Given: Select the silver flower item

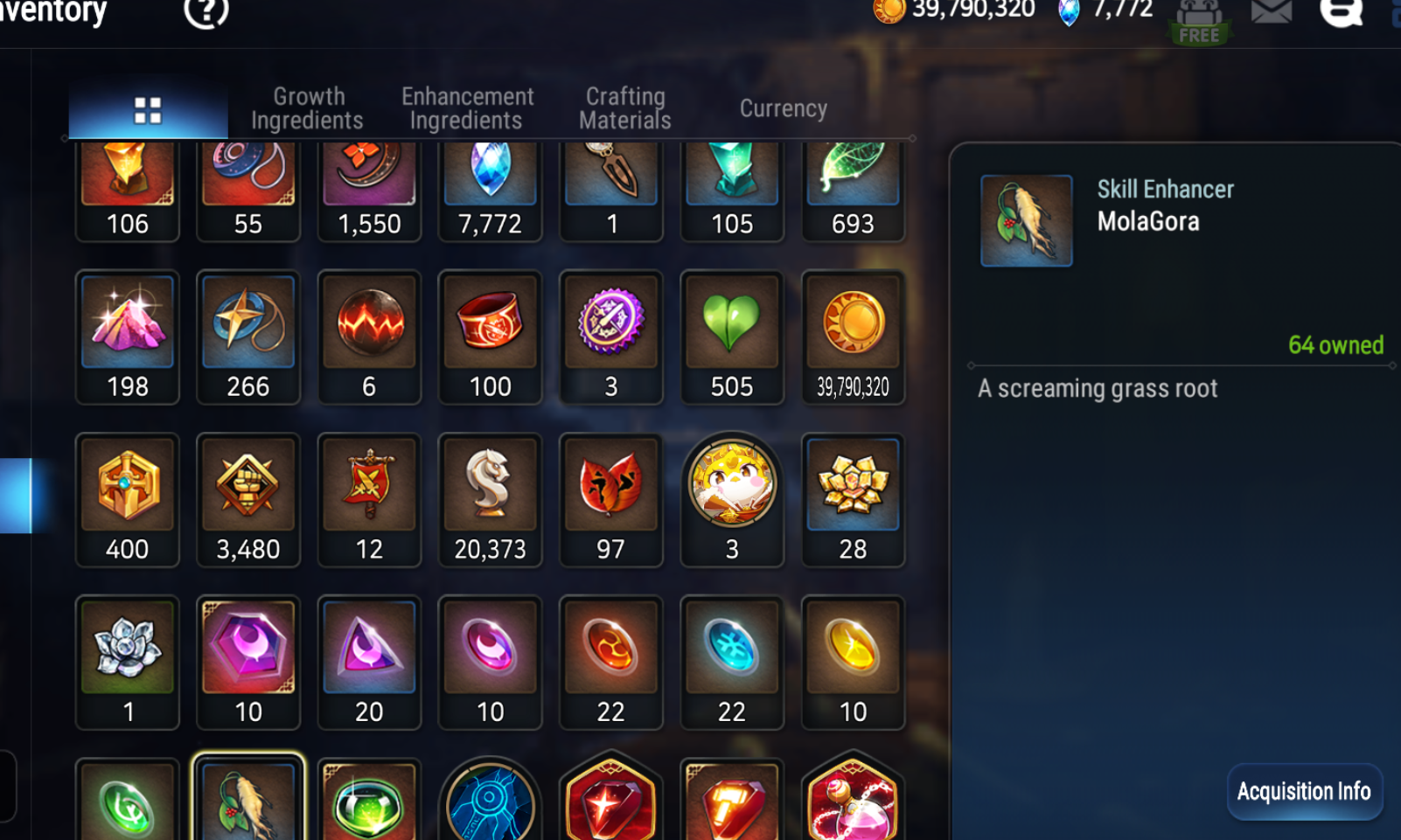Looking at the screenshot, I should pyautogui.click(x=128, y=662).
